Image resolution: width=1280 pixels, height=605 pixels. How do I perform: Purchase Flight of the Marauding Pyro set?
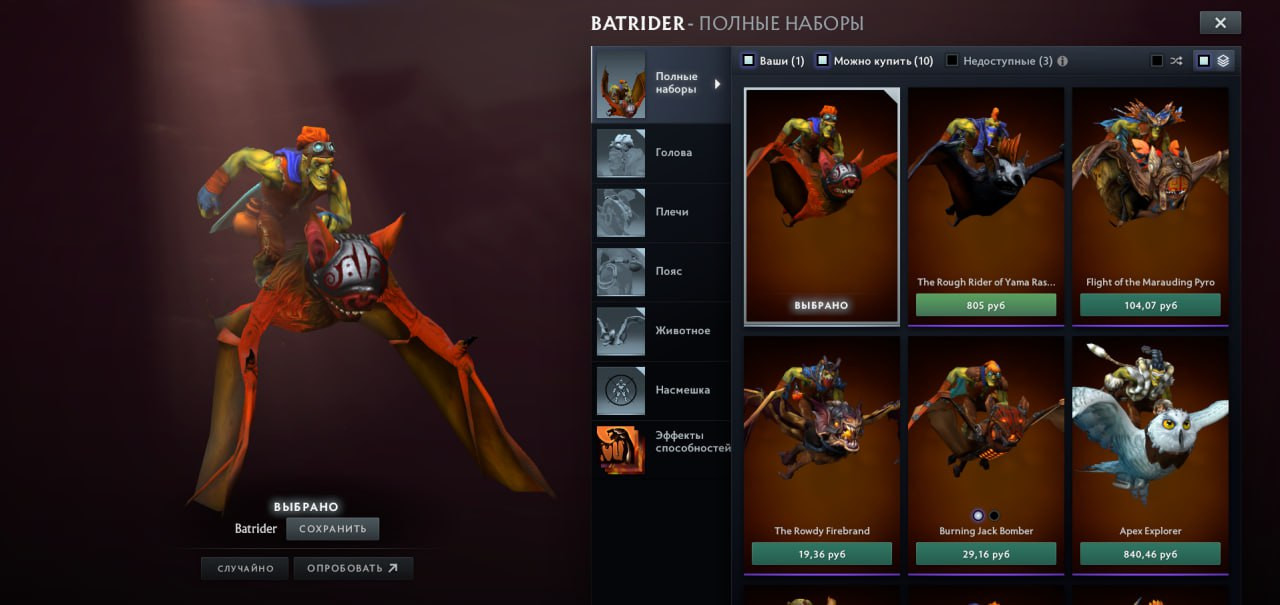pyautogui.click(x=1150, y=305)
